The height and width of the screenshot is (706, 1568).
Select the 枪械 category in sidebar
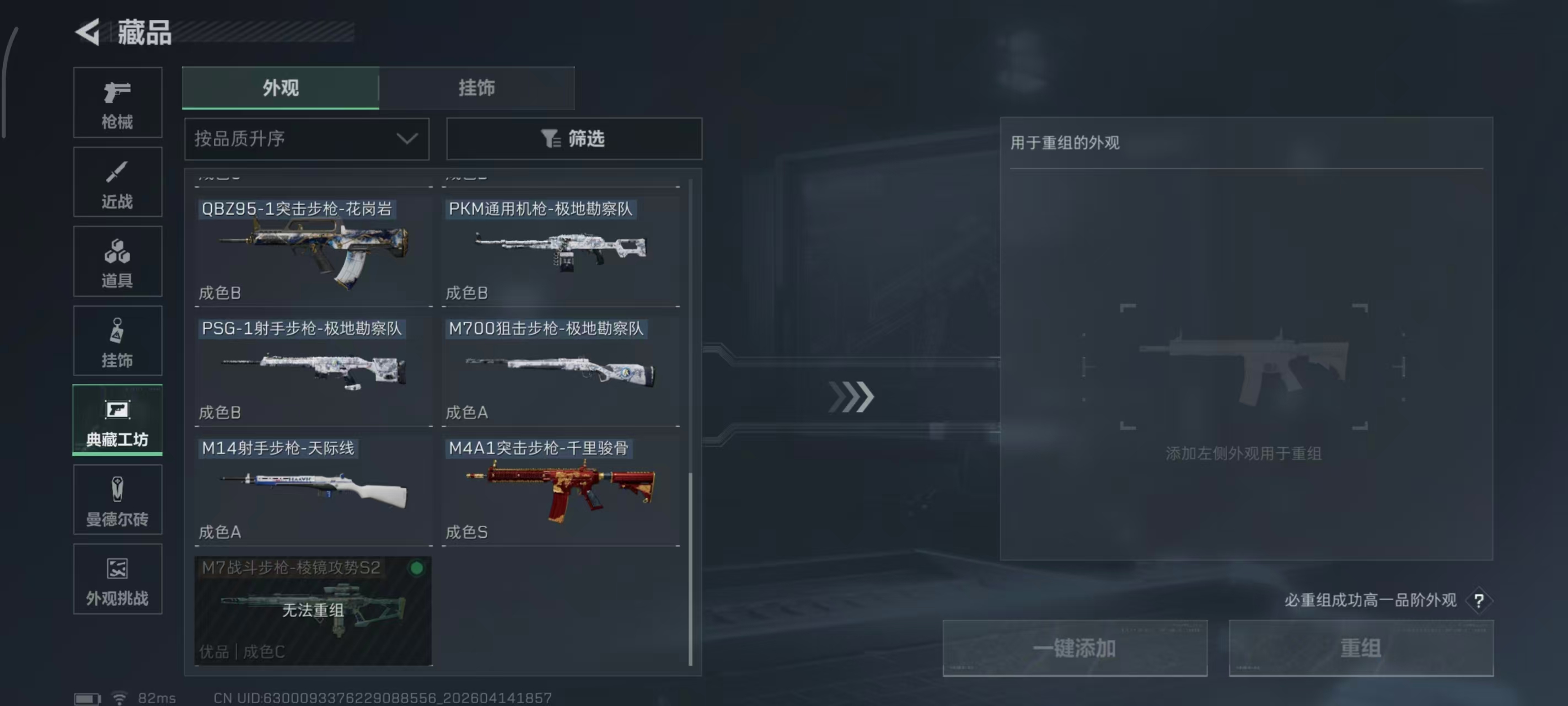point(117,103)
